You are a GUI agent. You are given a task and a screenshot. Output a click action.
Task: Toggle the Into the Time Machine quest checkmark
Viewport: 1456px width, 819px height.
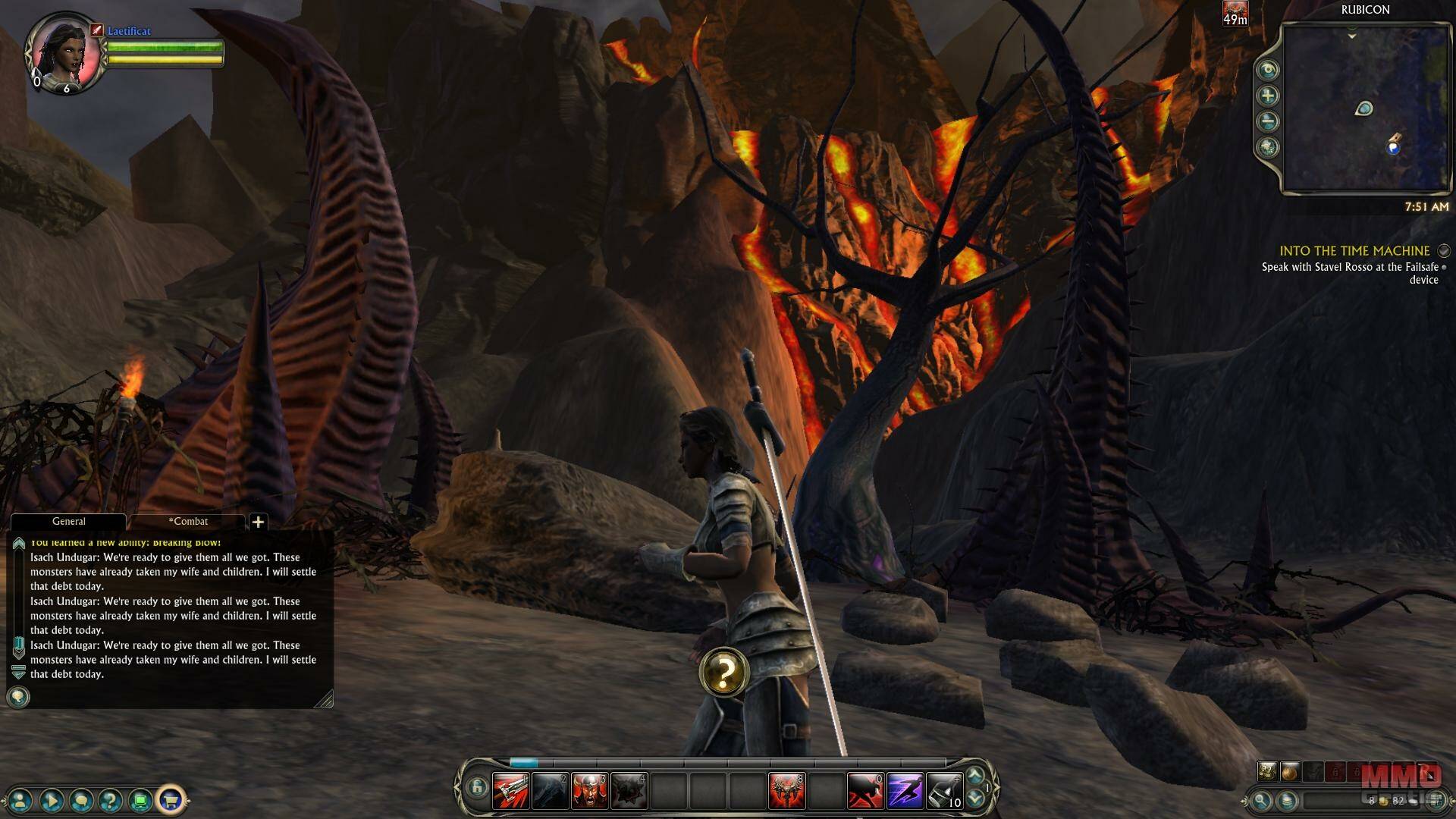(x=1444, y=250)
